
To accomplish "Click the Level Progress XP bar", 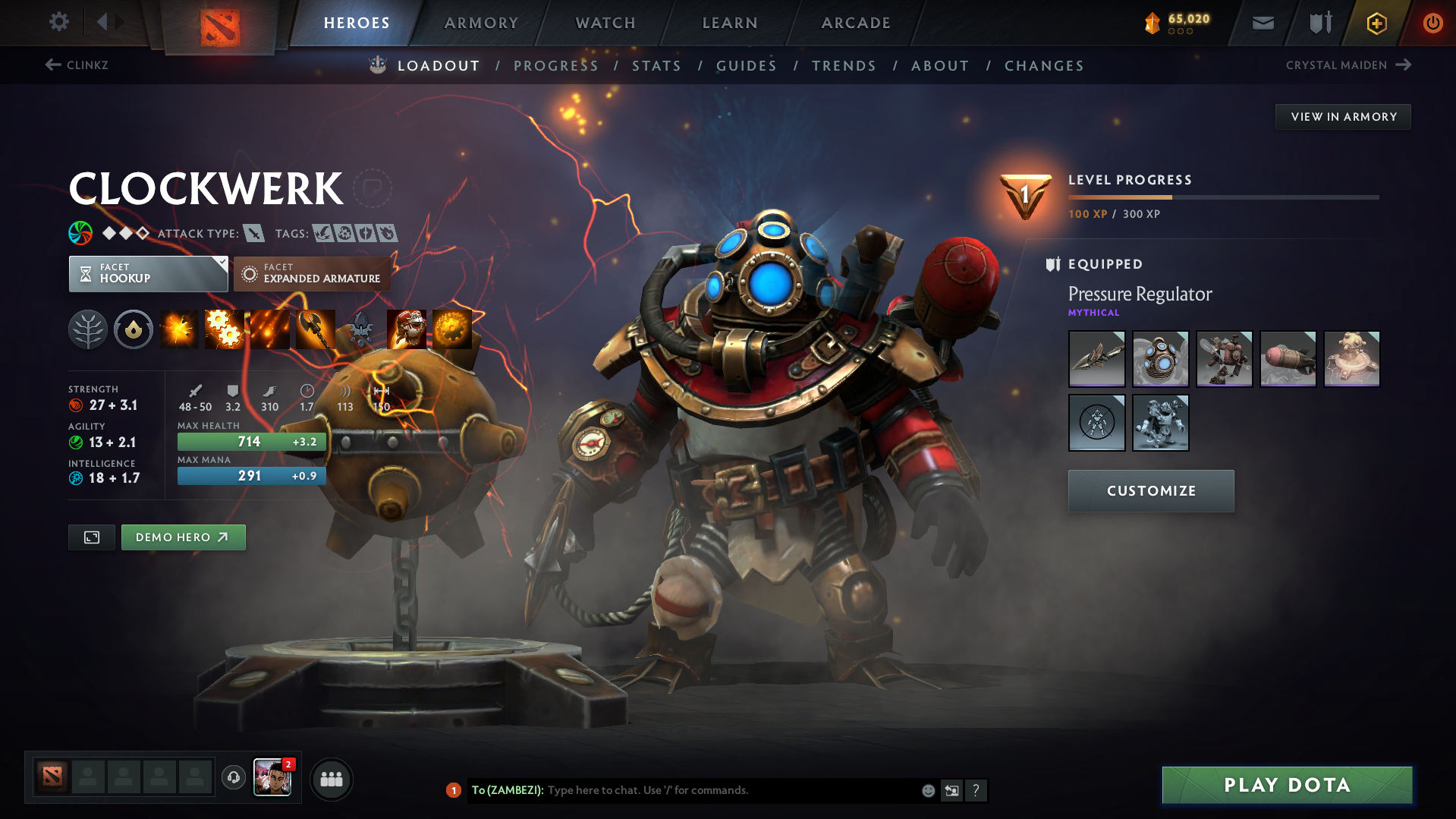I will 1222,197.
